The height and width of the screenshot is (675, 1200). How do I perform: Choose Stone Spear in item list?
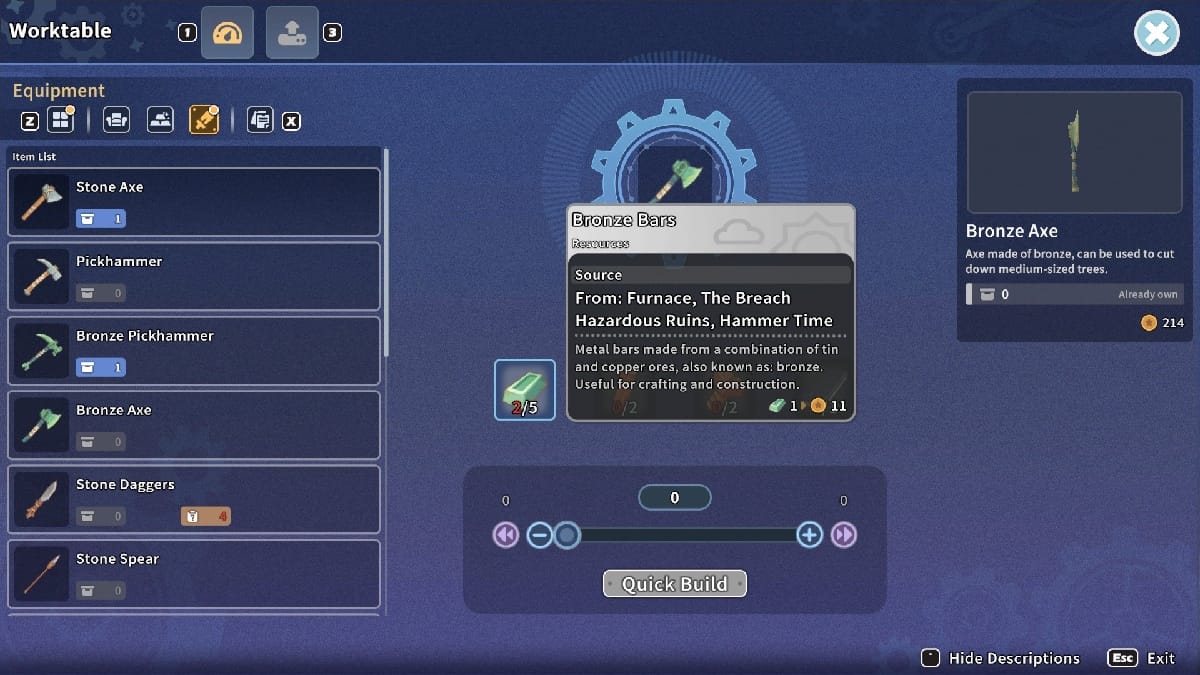[194, 573]
